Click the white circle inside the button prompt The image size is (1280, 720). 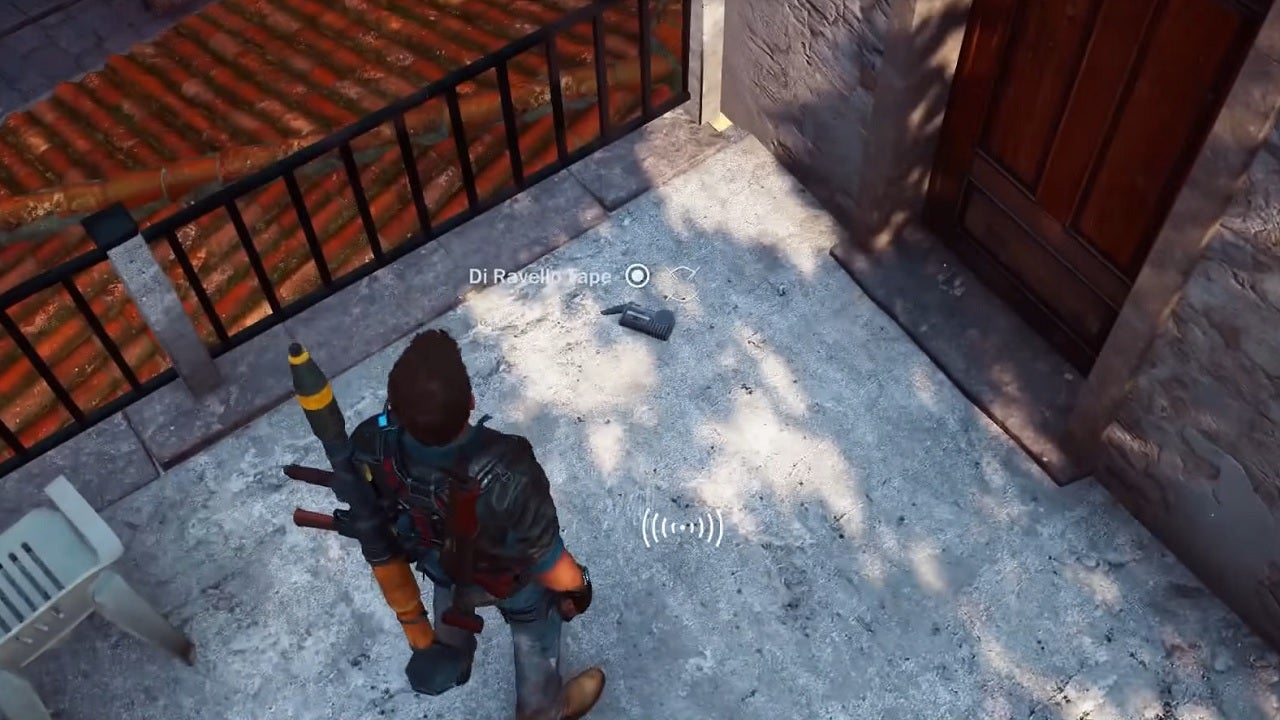637,277
